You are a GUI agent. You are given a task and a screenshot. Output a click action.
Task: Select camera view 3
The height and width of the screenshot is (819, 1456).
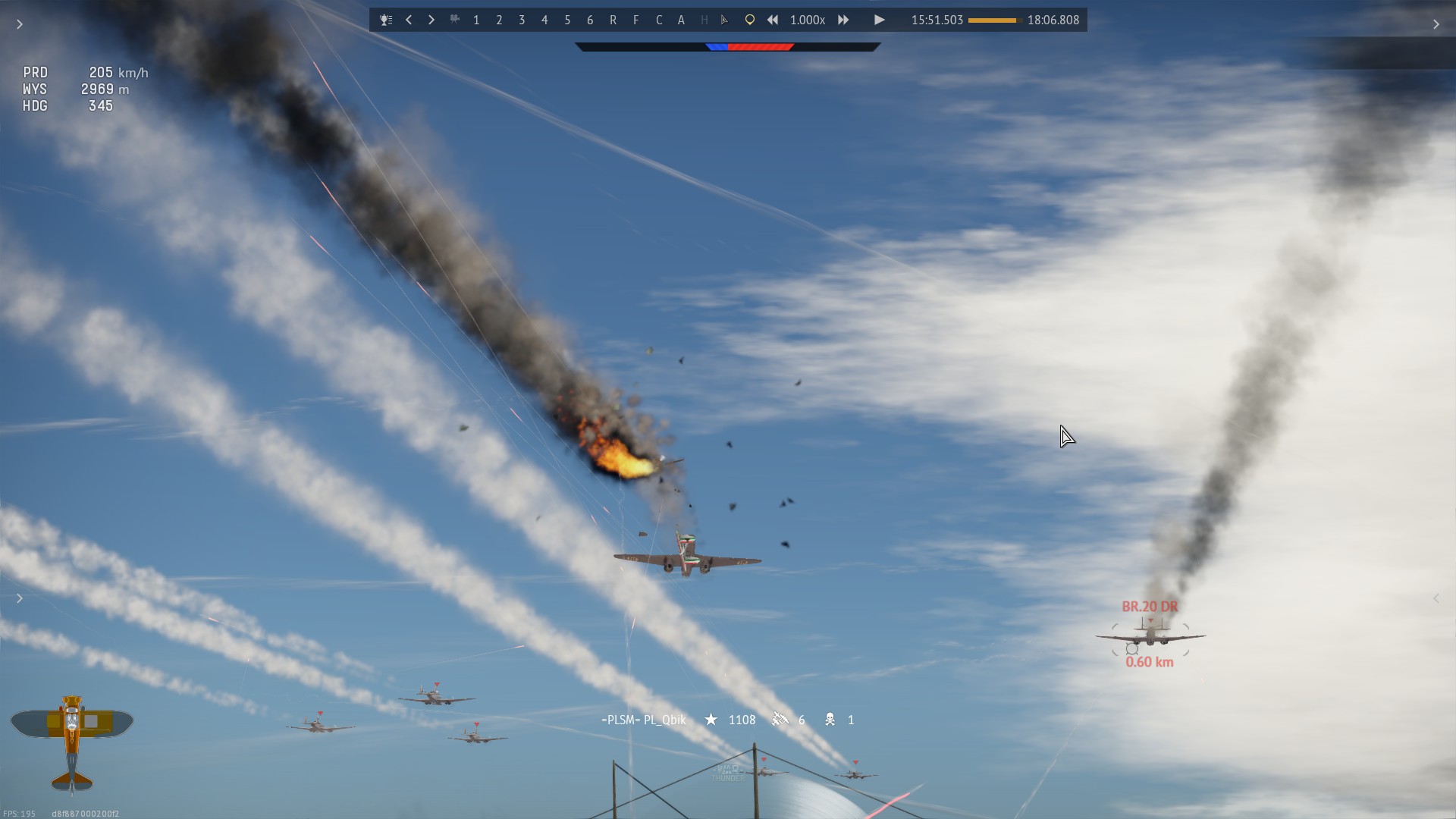pos(522,20)
